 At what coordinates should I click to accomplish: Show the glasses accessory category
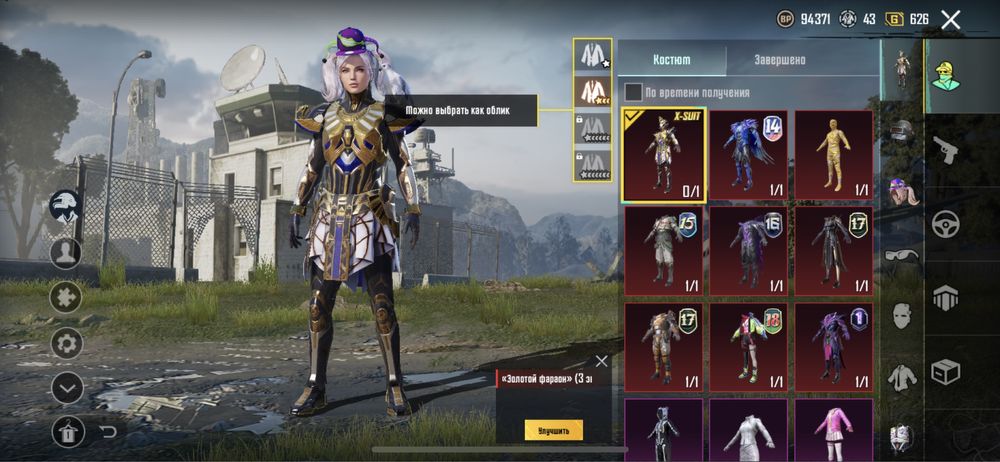point(901,256)
